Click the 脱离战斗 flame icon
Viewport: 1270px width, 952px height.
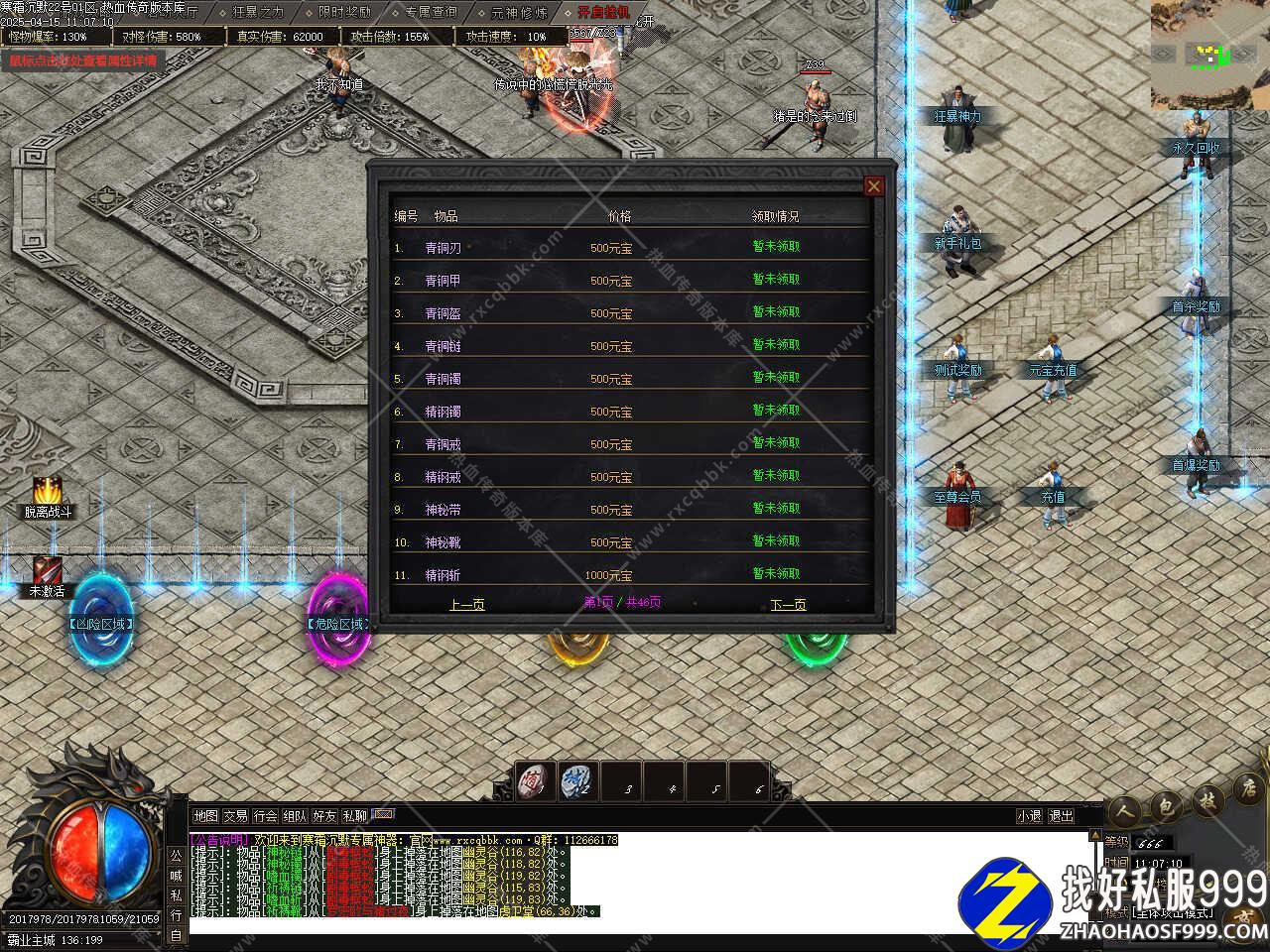47,491
